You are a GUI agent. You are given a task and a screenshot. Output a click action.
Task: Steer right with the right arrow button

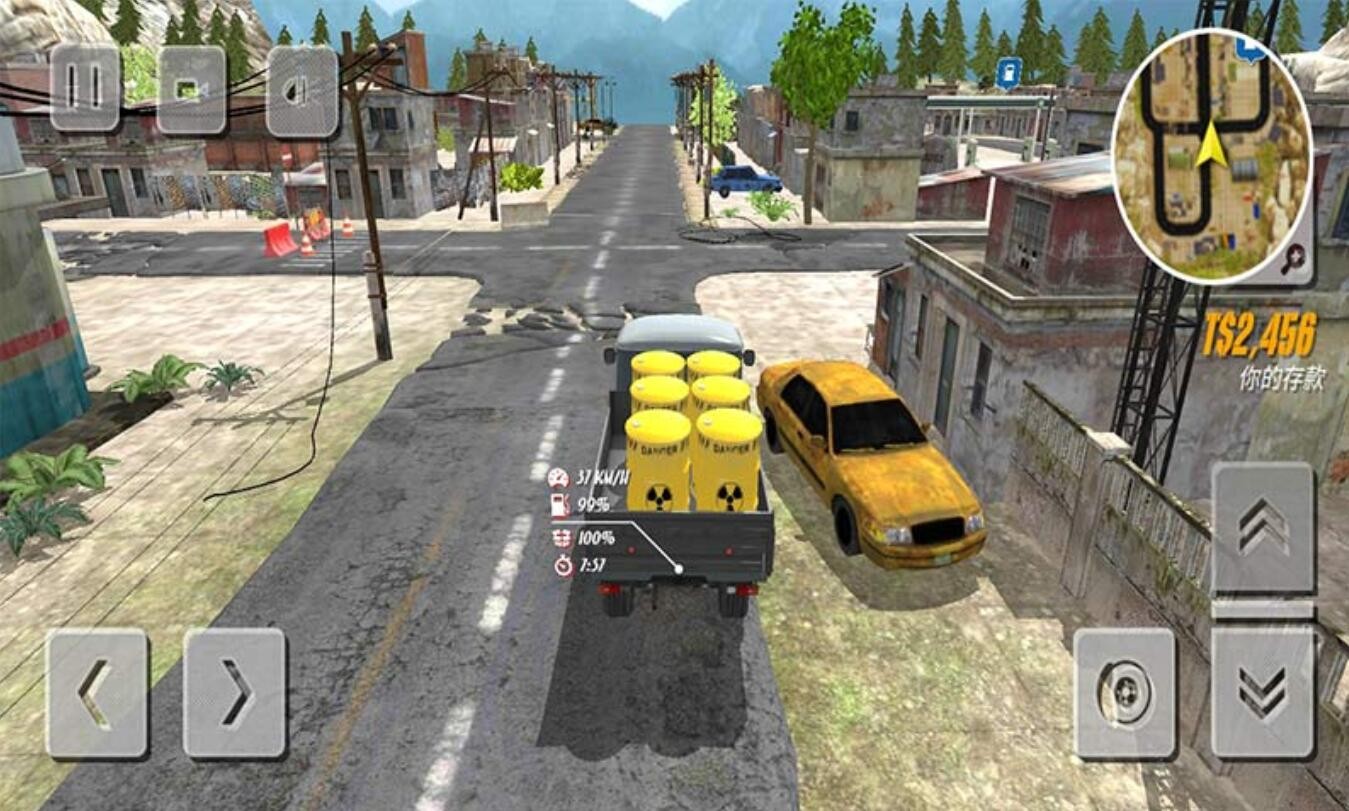click(x=235, y=693)
